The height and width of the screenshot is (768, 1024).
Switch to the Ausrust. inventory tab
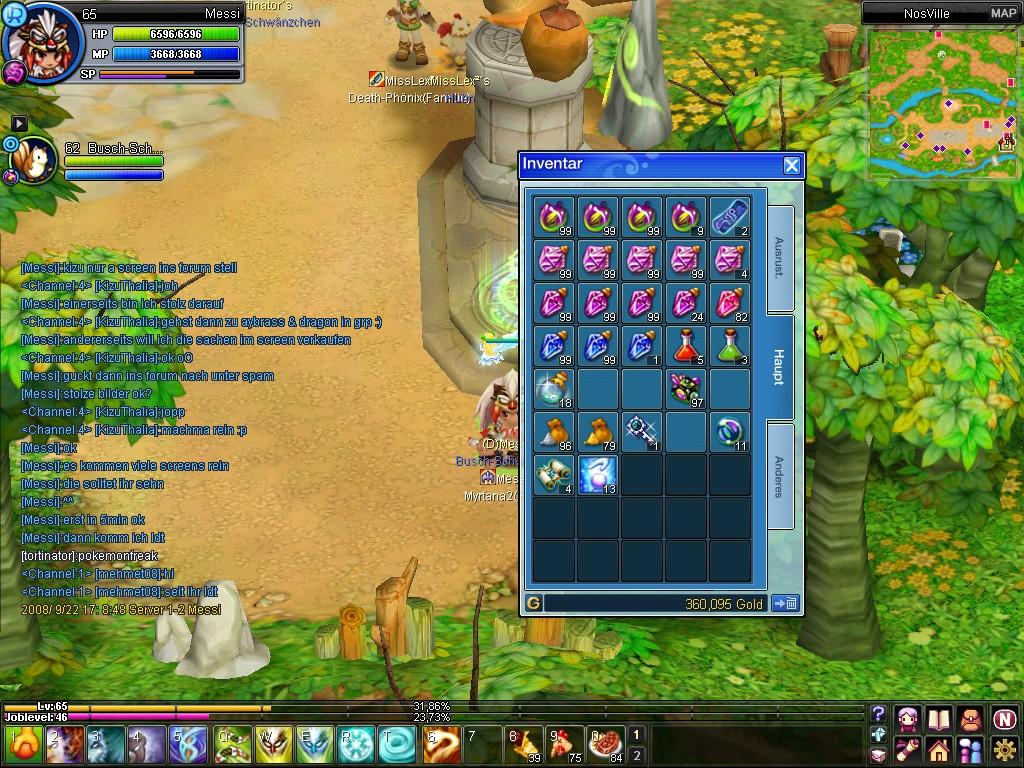pos(780,257)
